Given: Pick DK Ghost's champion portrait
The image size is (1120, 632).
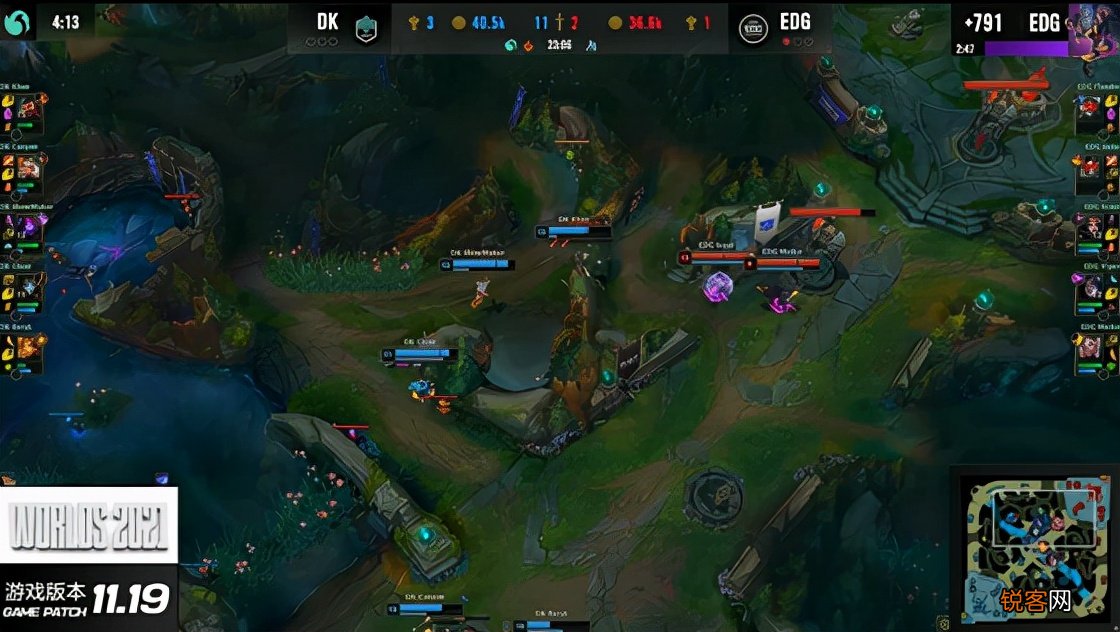Looking at the screenshot, I should pos(28,286).
